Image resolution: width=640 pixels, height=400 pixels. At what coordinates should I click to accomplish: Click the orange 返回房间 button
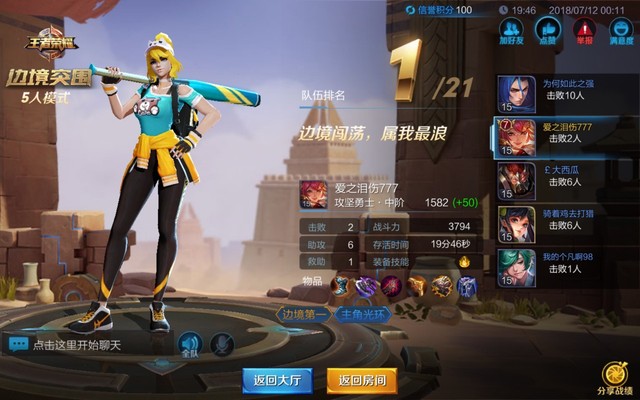click(x=362, y=379)
